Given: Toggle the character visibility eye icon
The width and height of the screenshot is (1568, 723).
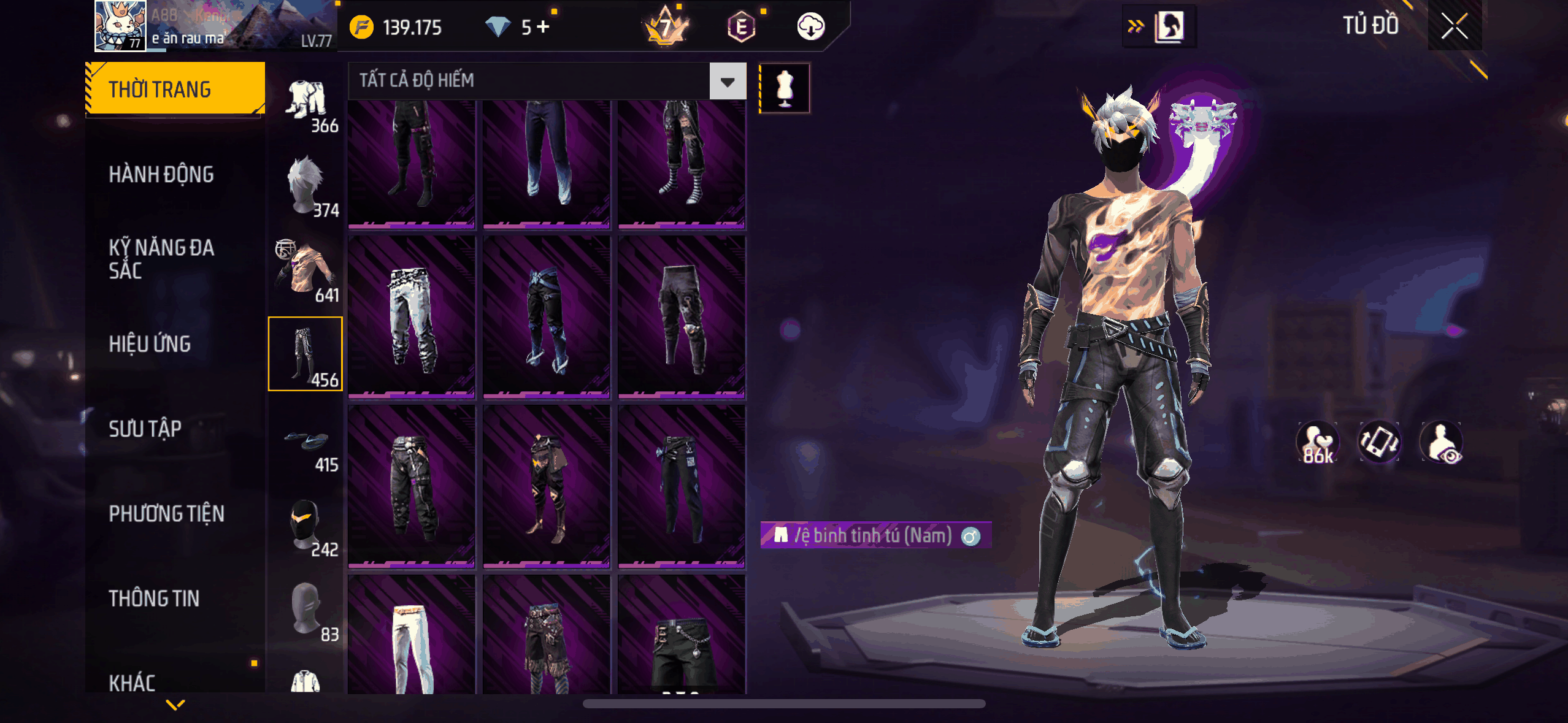Looking at the screenshot, I should pos(1442,442).
